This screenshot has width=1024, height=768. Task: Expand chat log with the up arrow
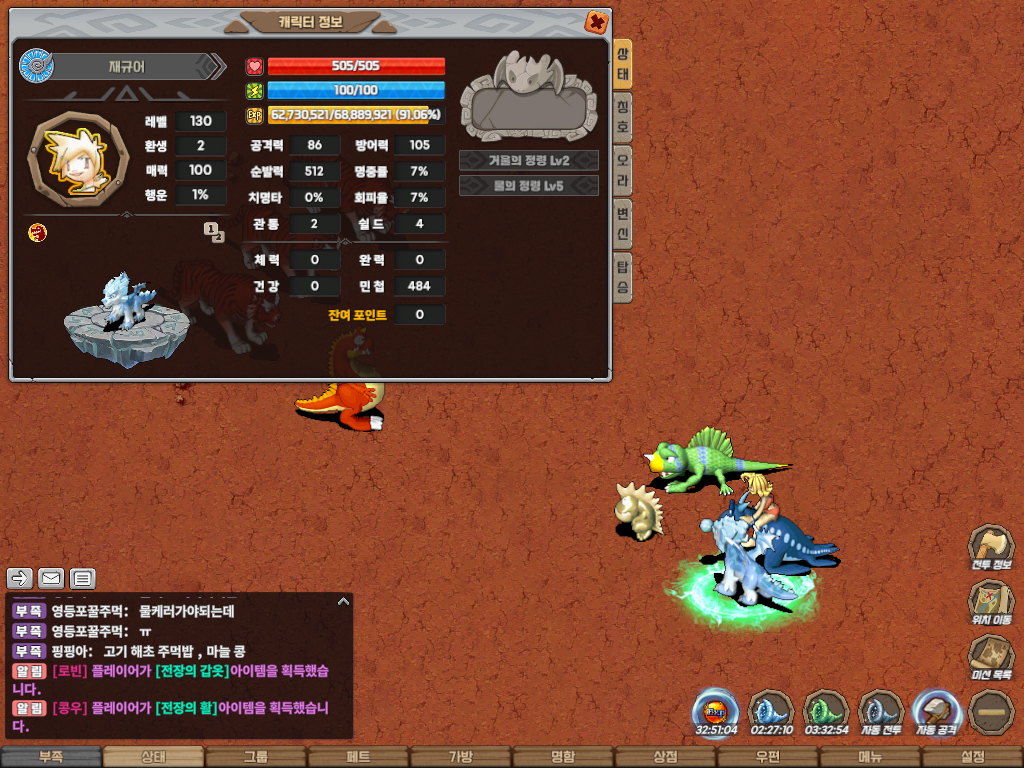click(x=343, y=601)
